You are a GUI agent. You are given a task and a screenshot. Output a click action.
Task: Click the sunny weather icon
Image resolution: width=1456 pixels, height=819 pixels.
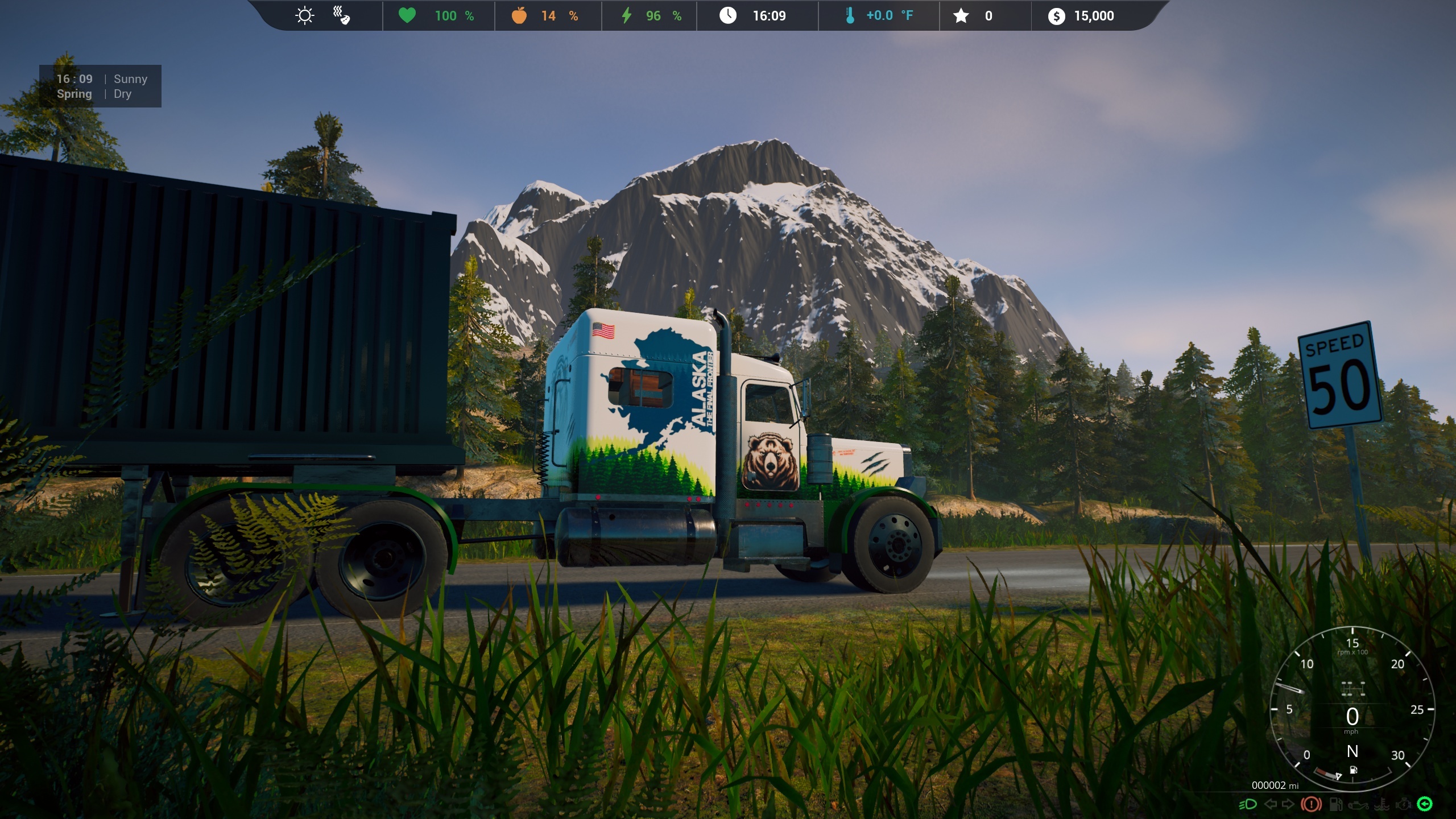tap(305, 15)
